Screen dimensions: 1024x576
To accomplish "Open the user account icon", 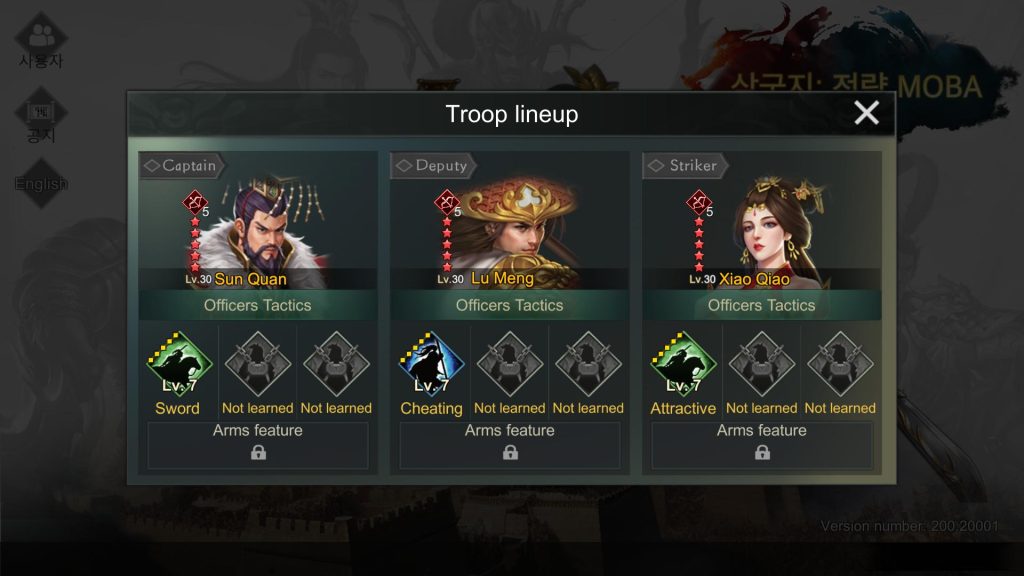I will 41,40.
